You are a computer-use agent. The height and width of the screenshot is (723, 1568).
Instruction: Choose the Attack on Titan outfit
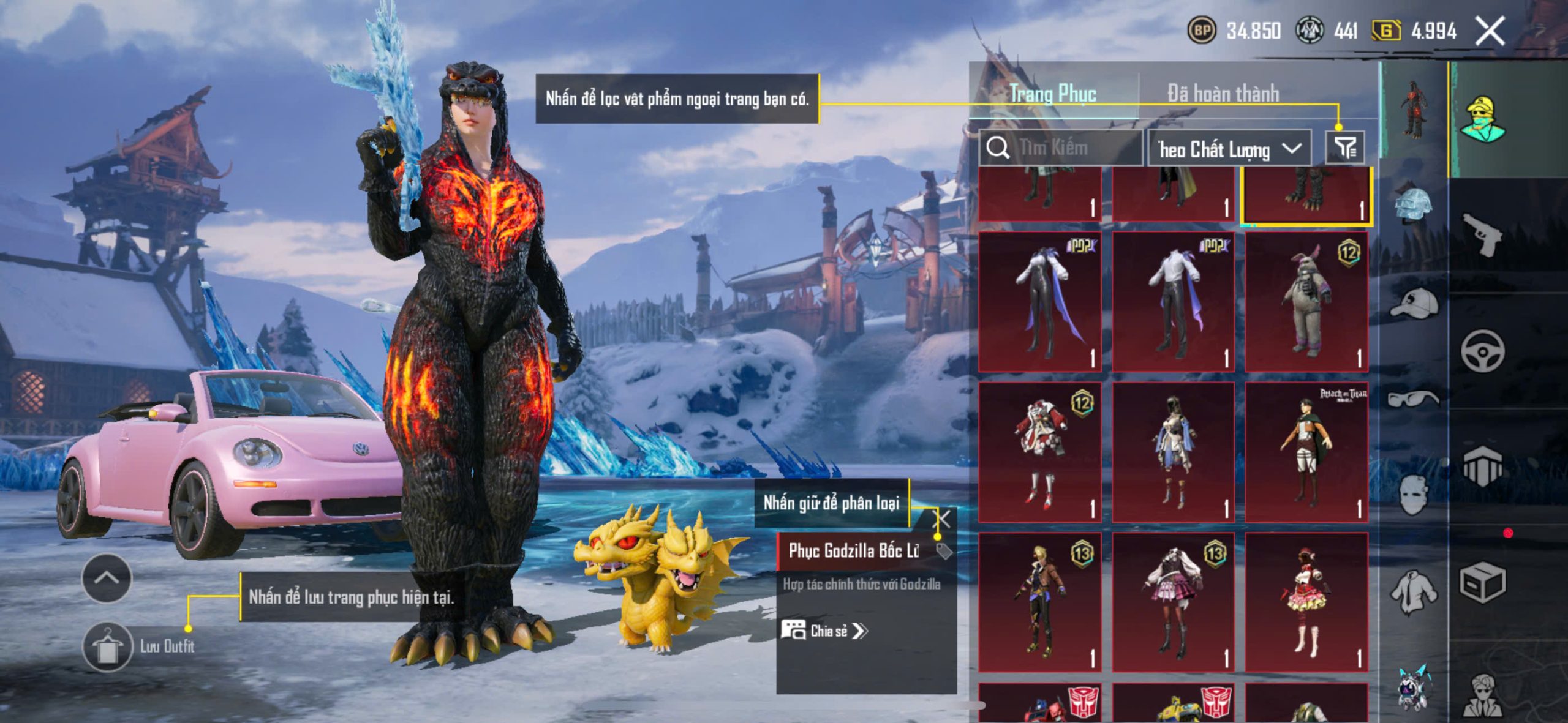[x=1306, y=452]
